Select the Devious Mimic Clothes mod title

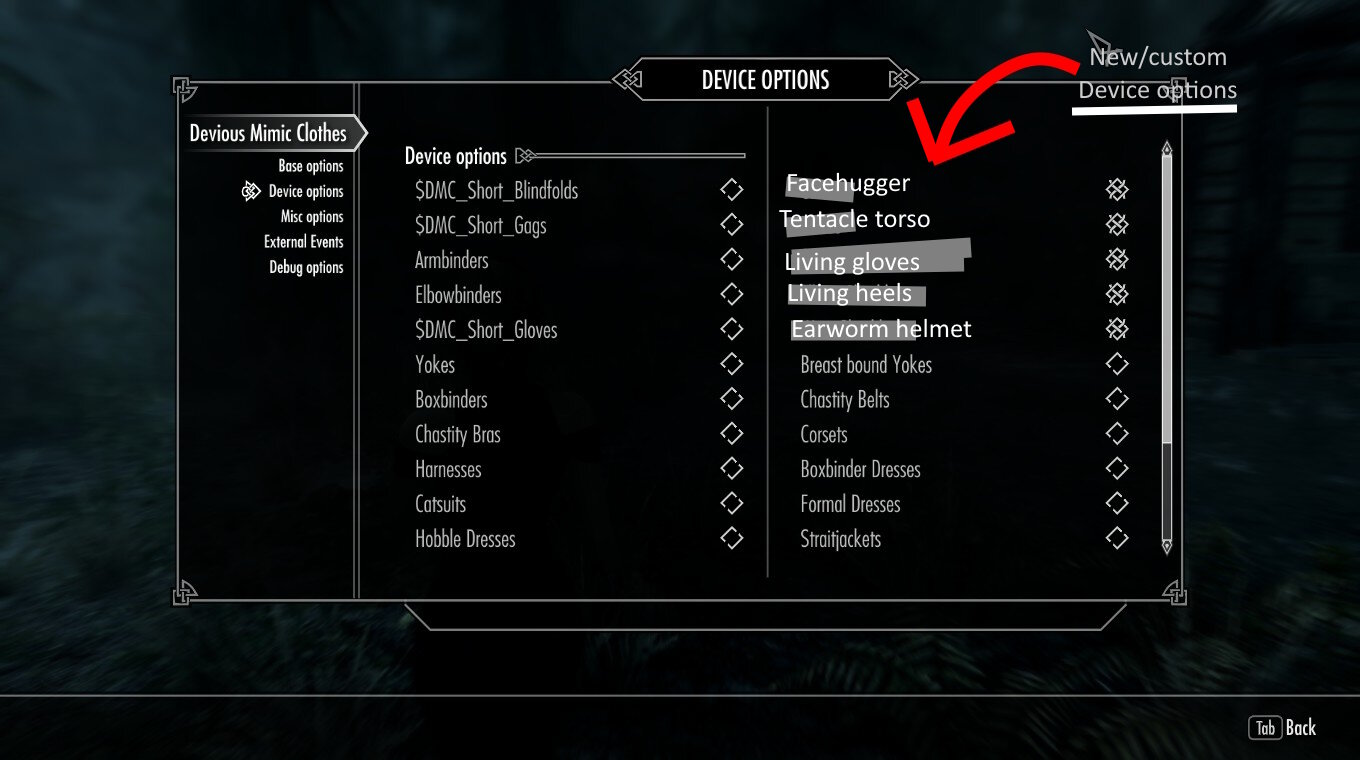267,133
